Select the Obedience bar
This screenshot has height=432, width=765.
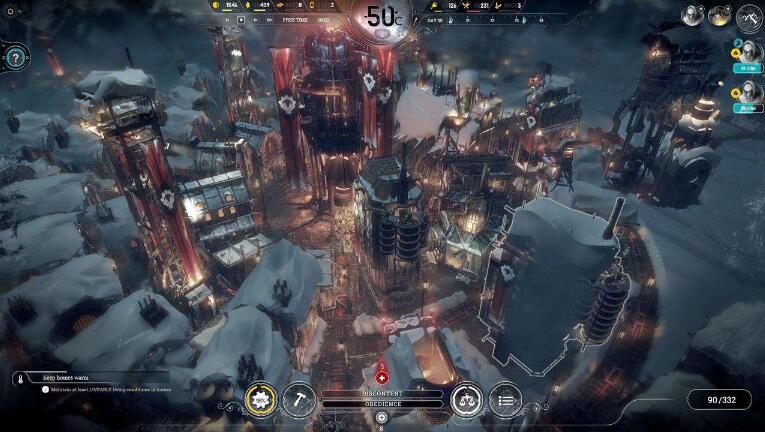(x=382, y=406)
